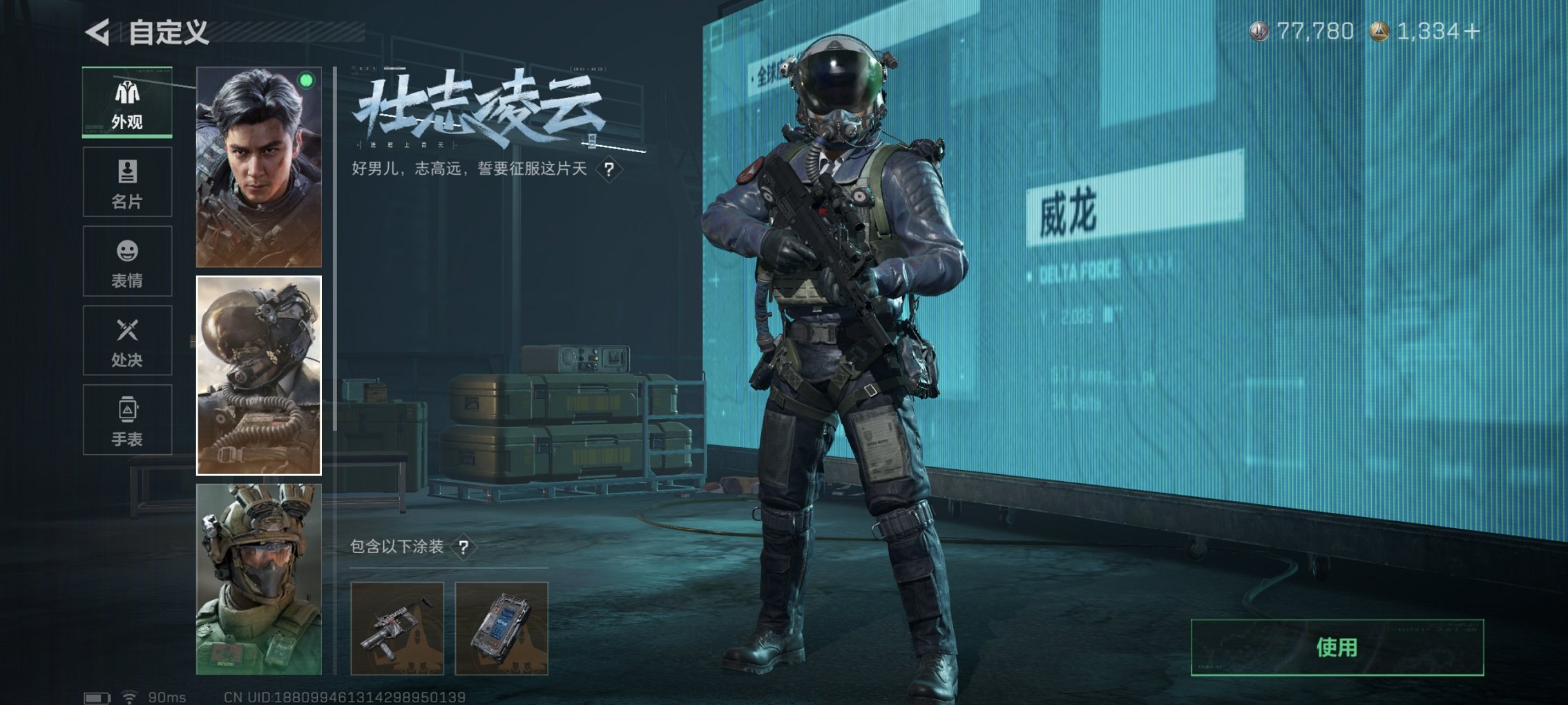1568x705 pixels.
Task: Switch to the 名片 name card tab
Action: click(126, 180)
